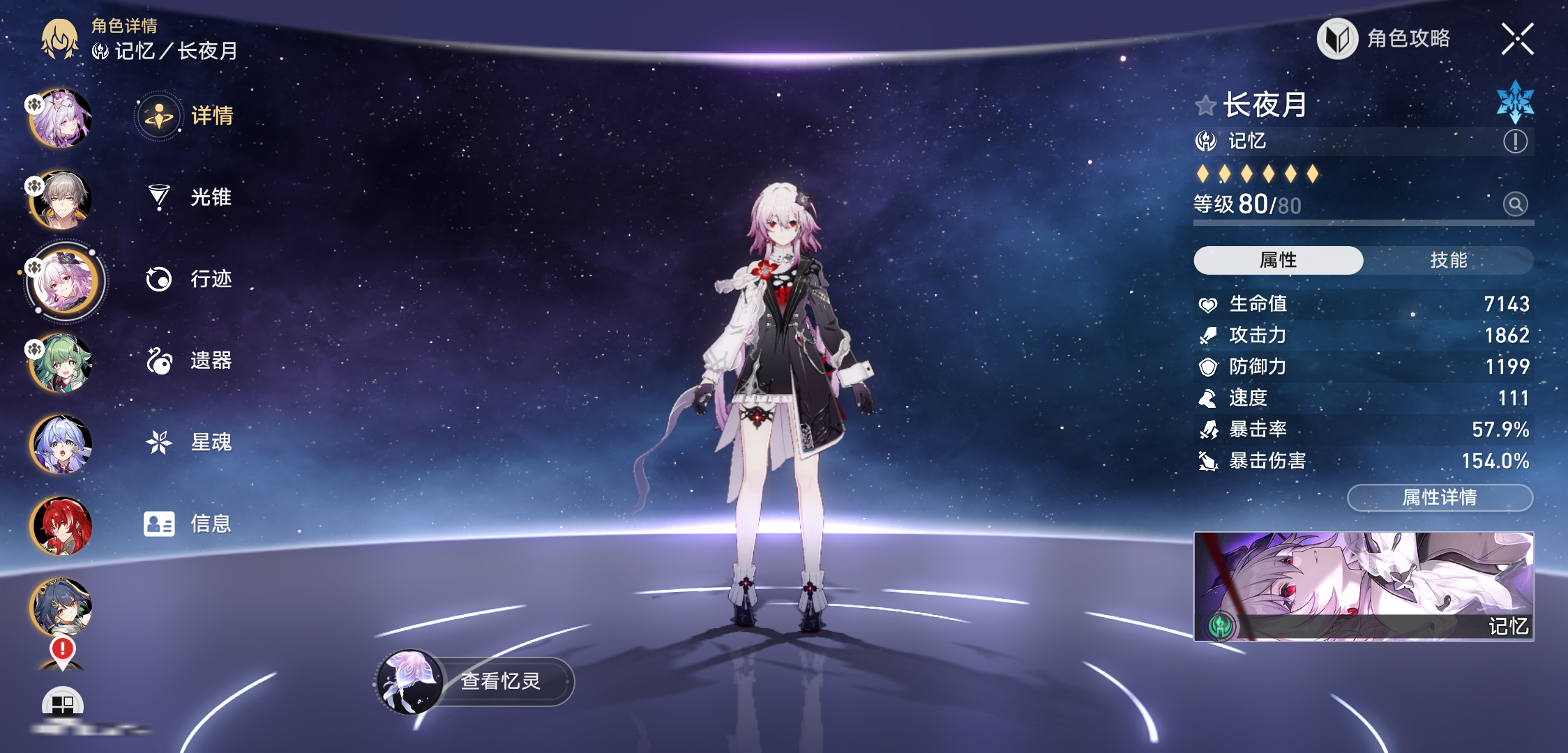The height and width of the screenshot is (753, 1568).
Task: Switch to the 技能 skills tab
Action: pos(1448,260)
